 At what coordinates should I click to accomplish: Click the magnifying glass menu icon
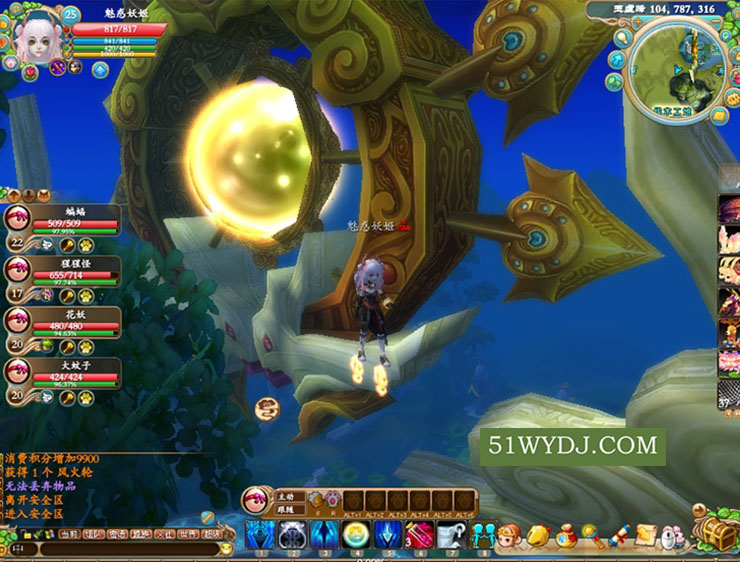pos(590,534)
